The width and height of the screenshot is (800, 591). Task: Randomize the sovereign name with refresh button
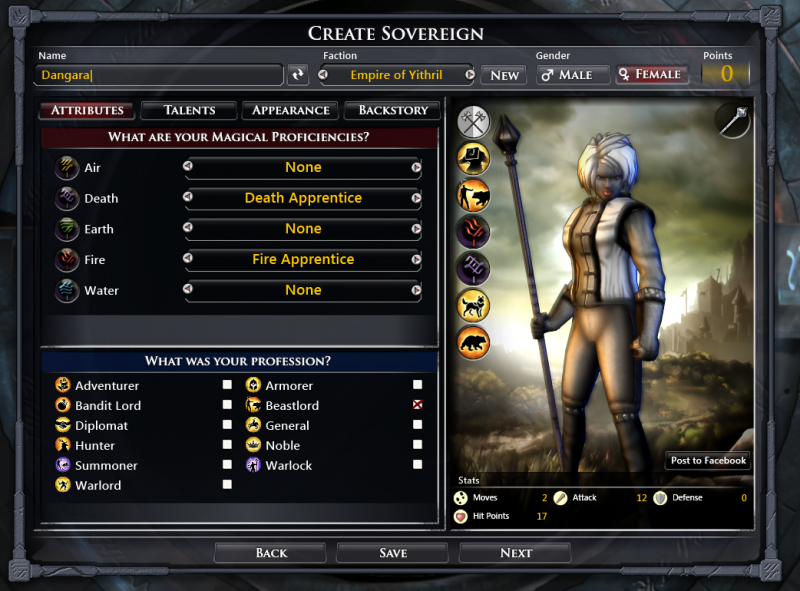pos(298,75)
